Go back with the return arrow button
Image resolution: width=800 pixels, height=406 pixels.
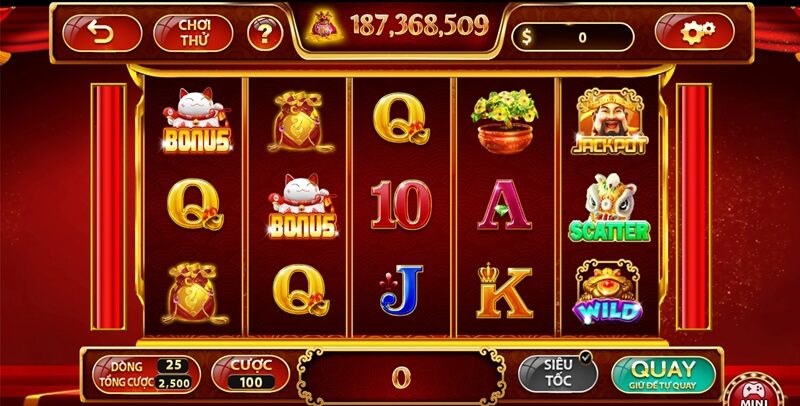[x=101, y=32]
